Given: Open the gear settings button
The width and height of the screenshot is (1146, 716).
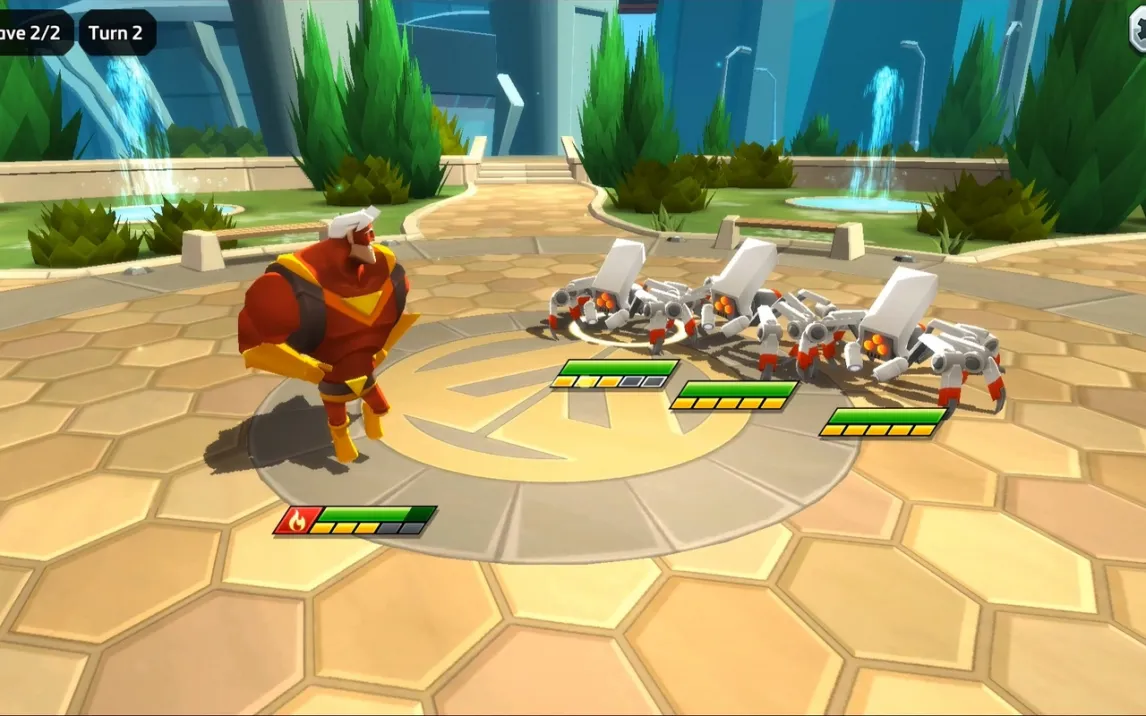Looking at the screenshot, I should pos(1138,32).
